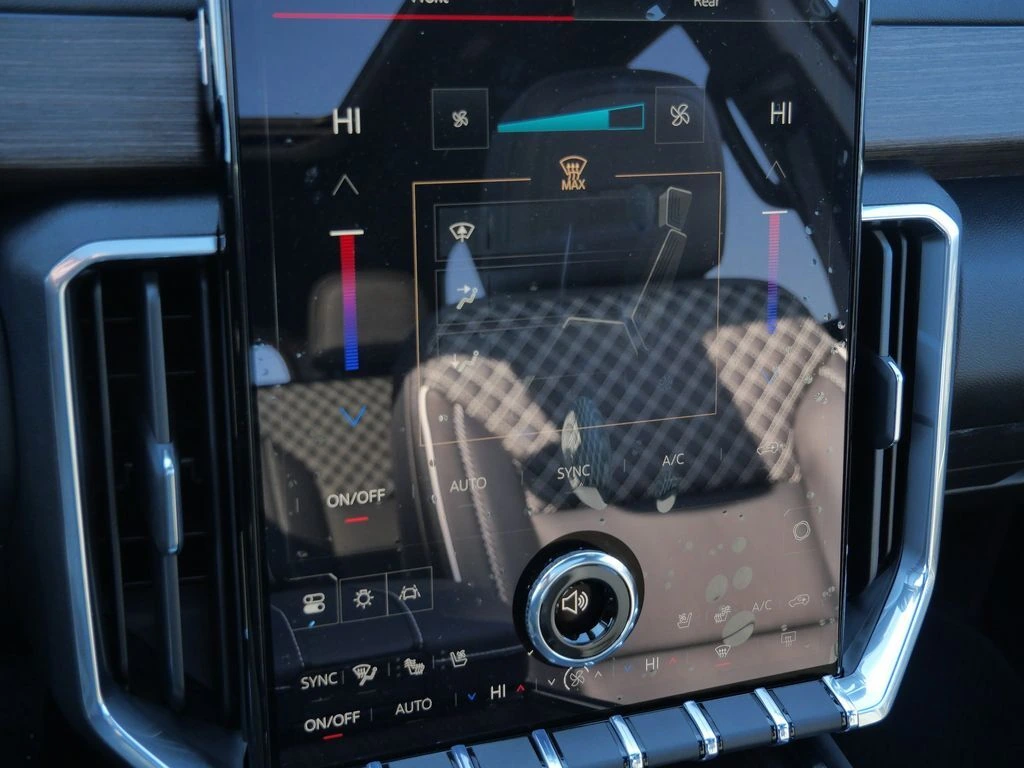Toggle ON/OFF in the bottom shortcut bar
Screen dimensions: 1024x768
pyautogui.click(x=331, y=720)
